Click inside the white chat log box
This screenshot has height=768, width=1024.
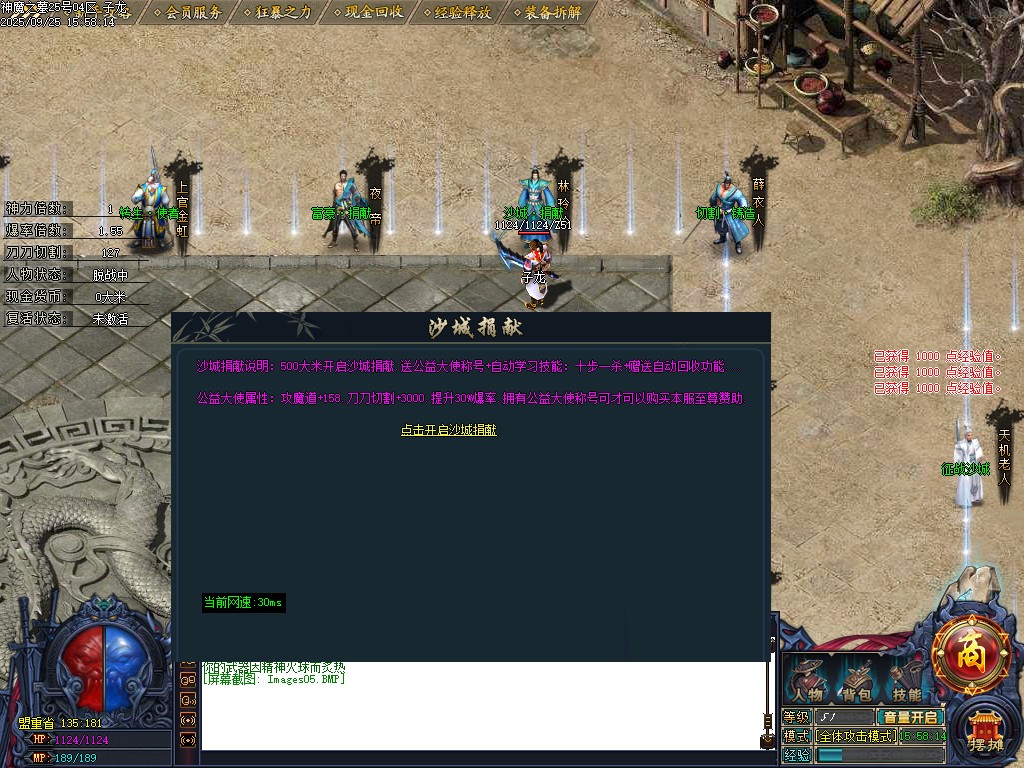[480, 710]
